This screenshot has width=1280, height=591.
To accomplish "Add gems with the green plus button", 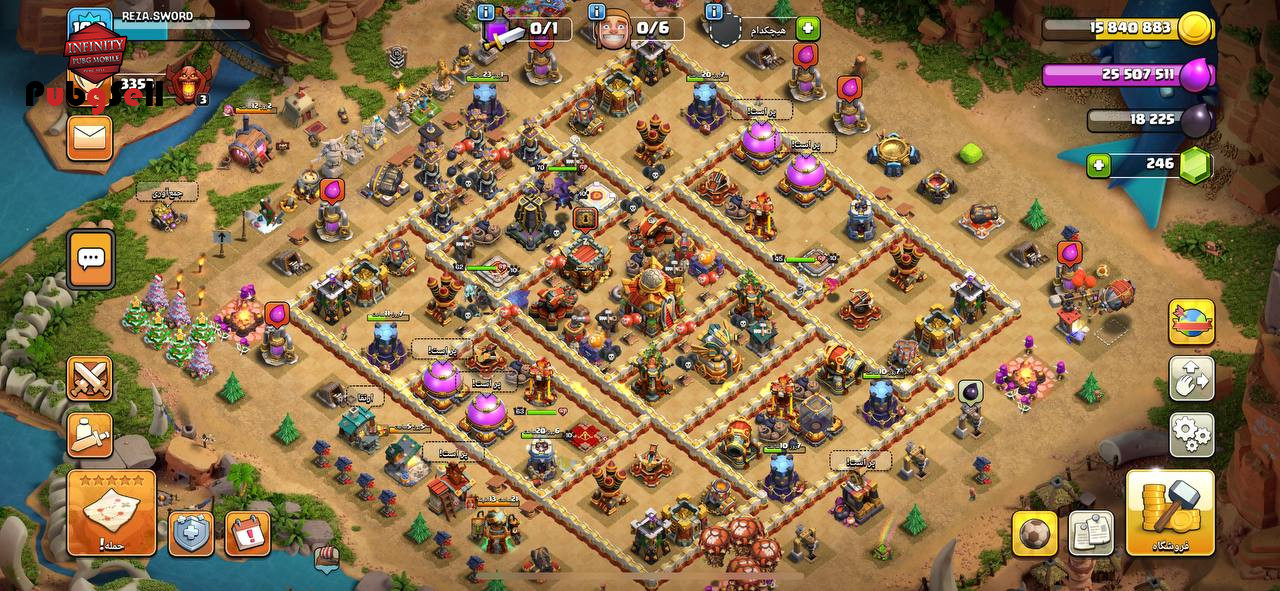I will [x=1099, y=165].
